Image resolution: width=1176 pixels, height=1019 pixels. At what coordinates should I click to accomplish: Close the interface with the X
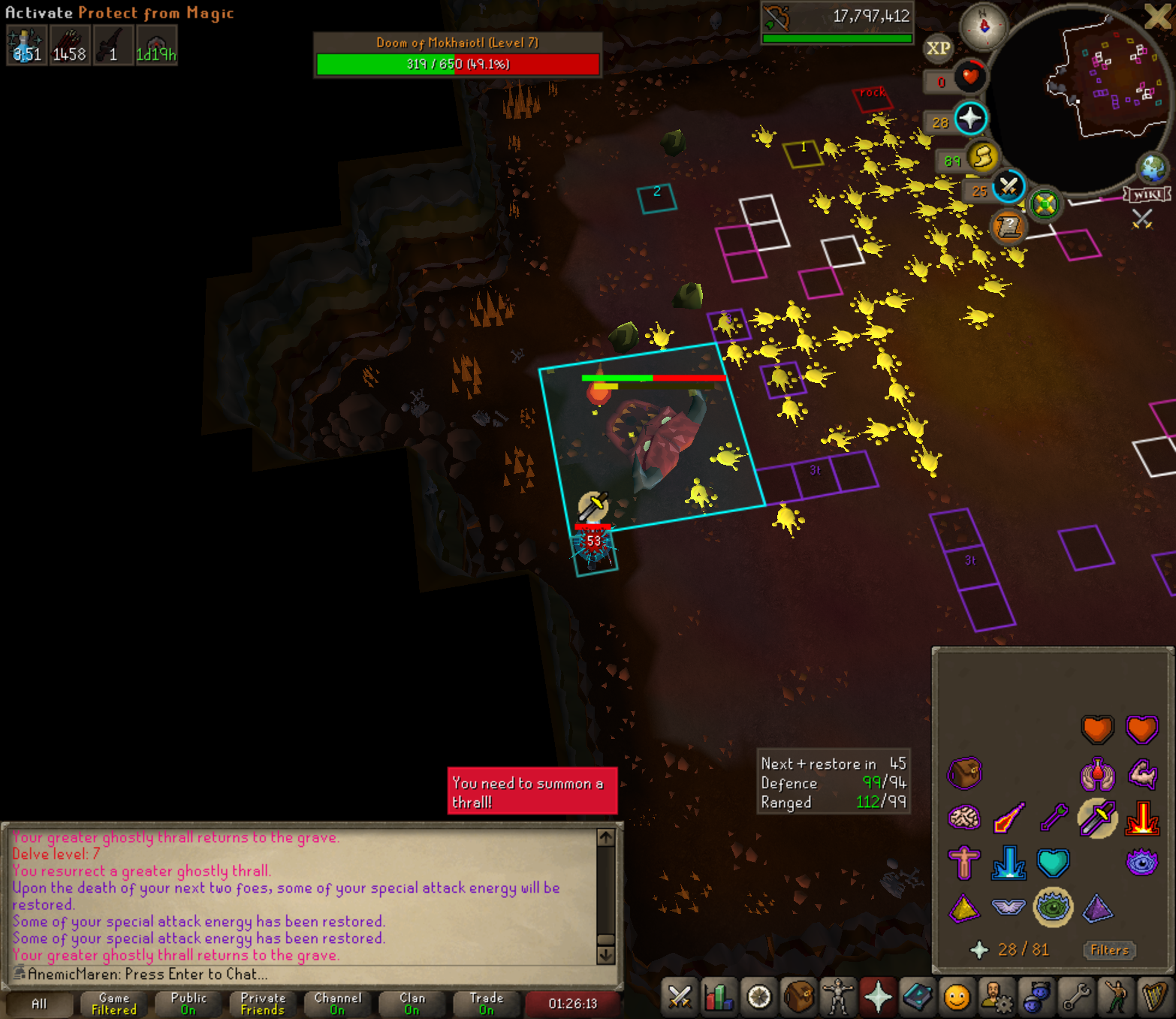coord(1157,17)
